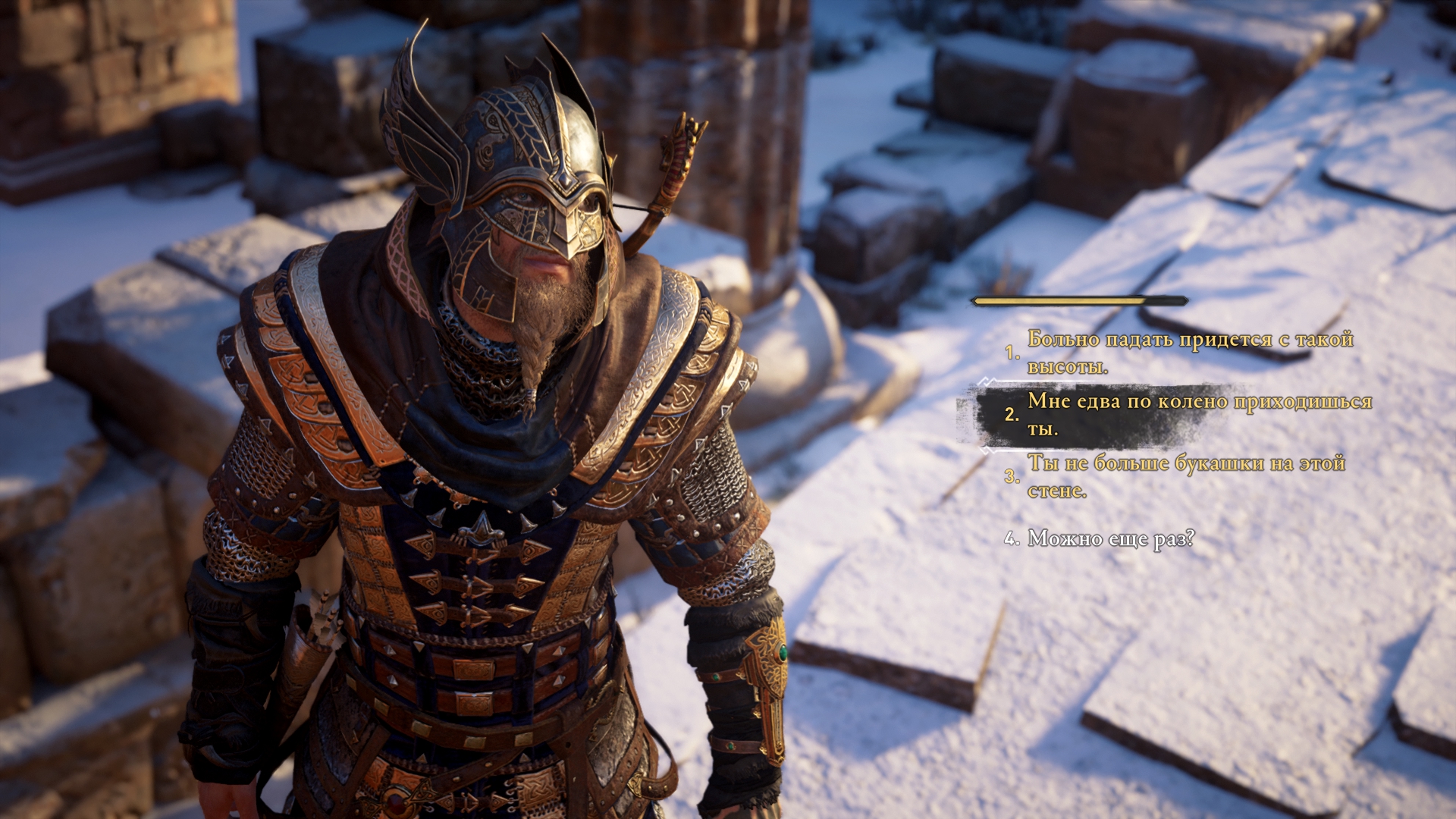Select reply "Мне едва по колено приходишься ты"

tap(1198, 414)
